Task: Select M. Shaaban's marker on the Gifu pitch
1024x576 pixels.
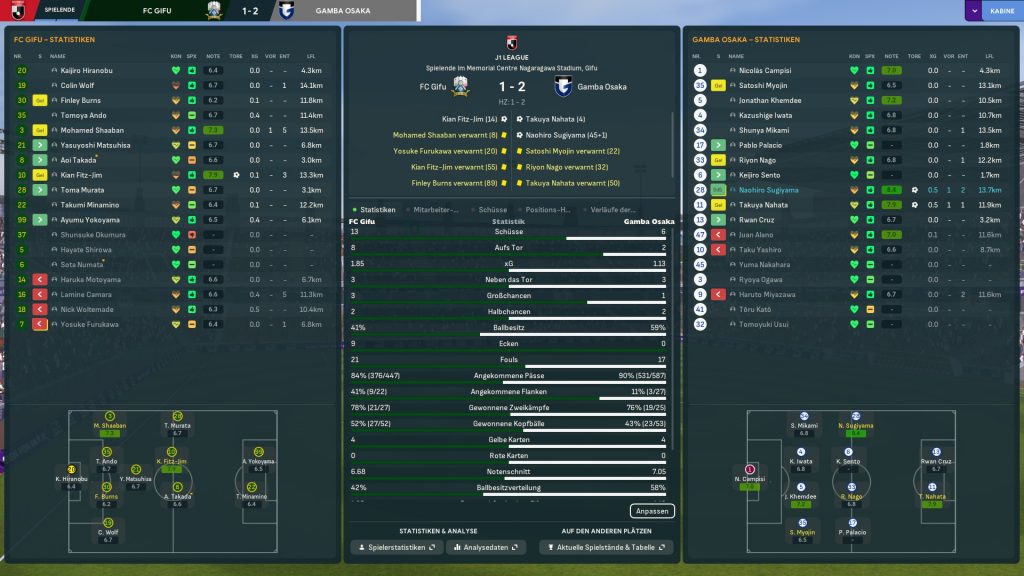Action: pos(110,422)
